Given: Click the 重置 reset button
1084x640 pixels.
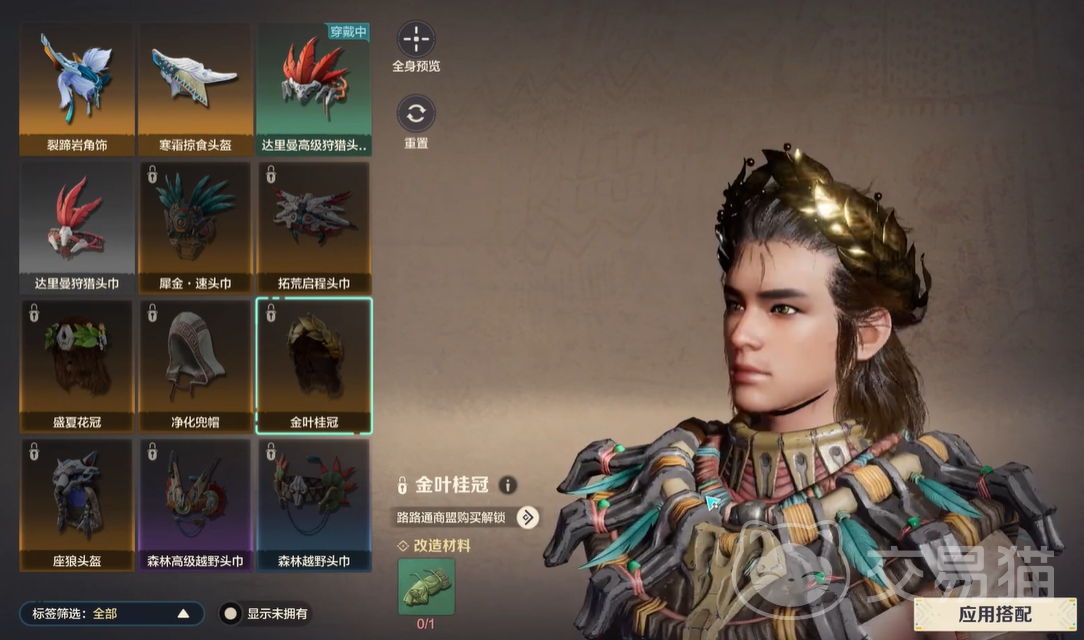Looking at the screenshot, I should click(416, 113).
